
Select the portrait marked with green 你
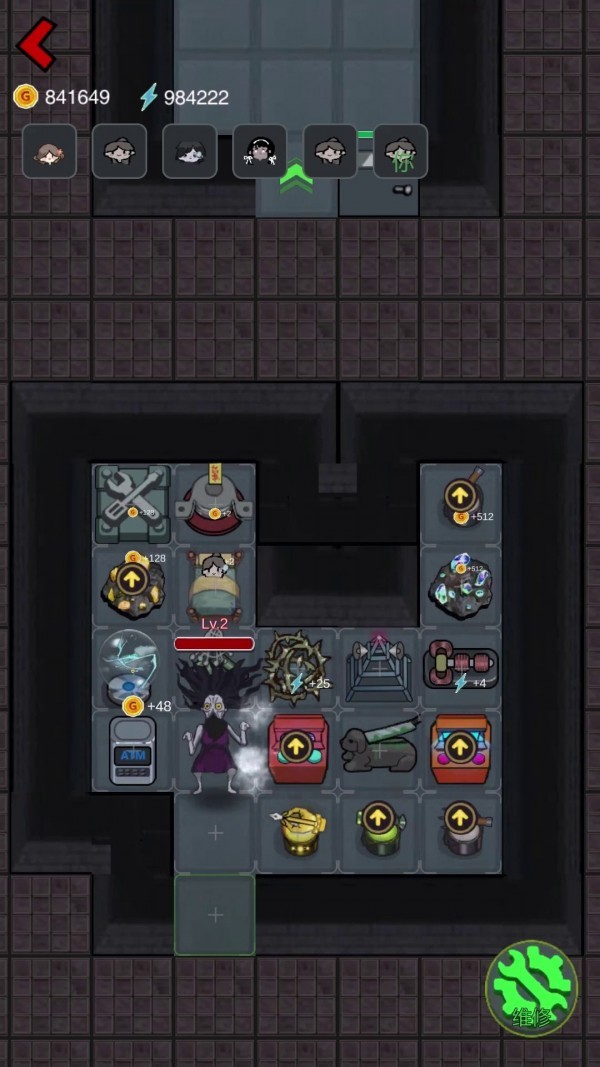pyautogui.click(x=401, y=151)
